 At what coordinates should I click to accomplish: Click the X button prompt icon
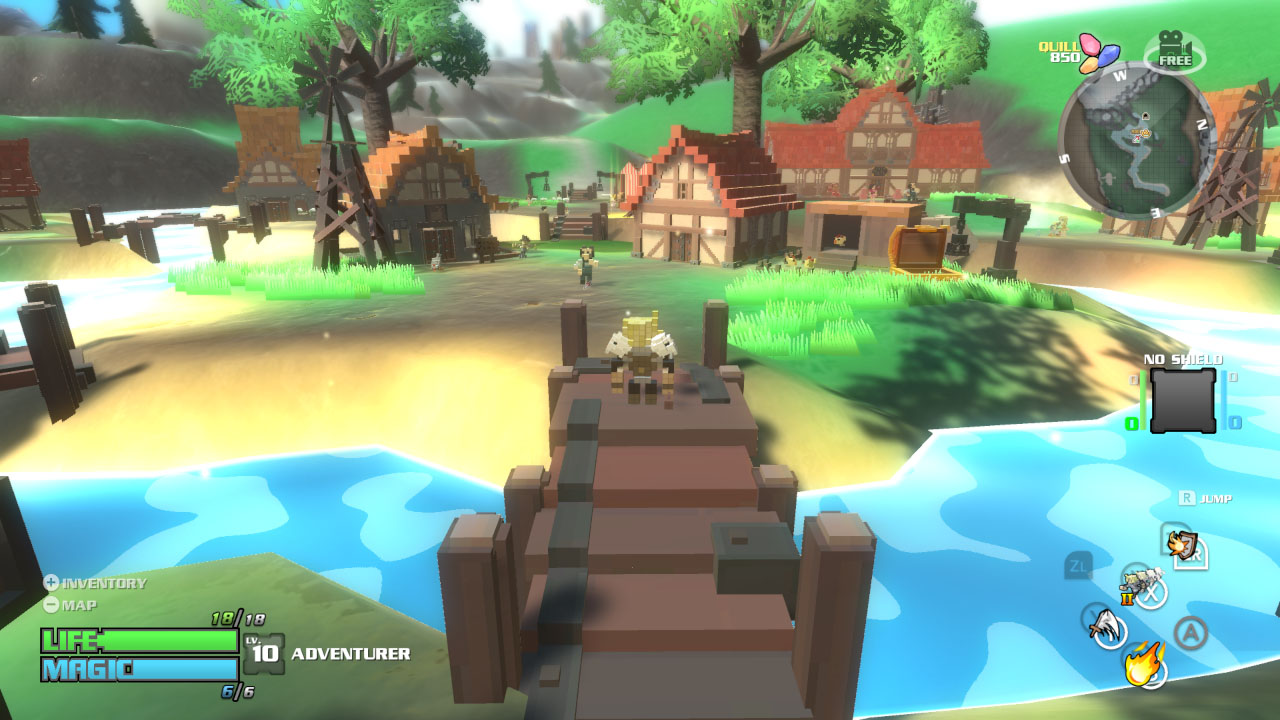(1151, 594)
